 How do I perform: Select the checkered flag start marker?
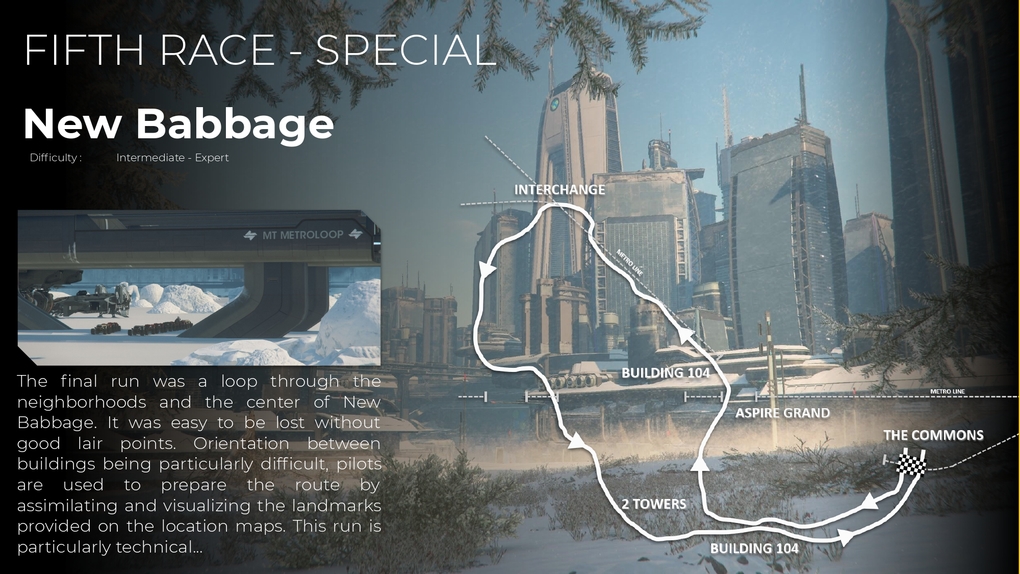click(910, 463)
